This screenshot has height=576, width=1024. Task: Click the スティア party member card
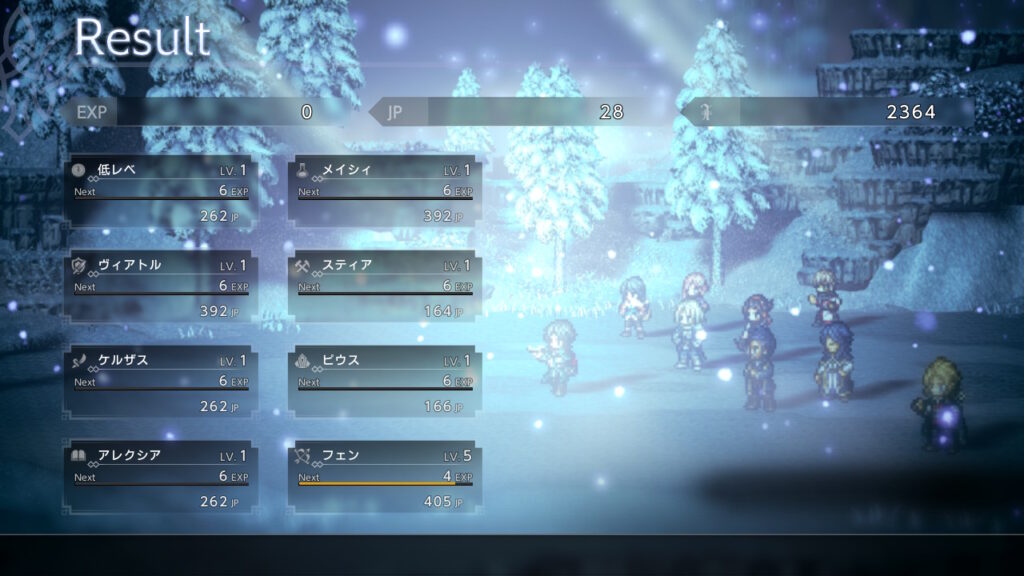coord(384,286)
